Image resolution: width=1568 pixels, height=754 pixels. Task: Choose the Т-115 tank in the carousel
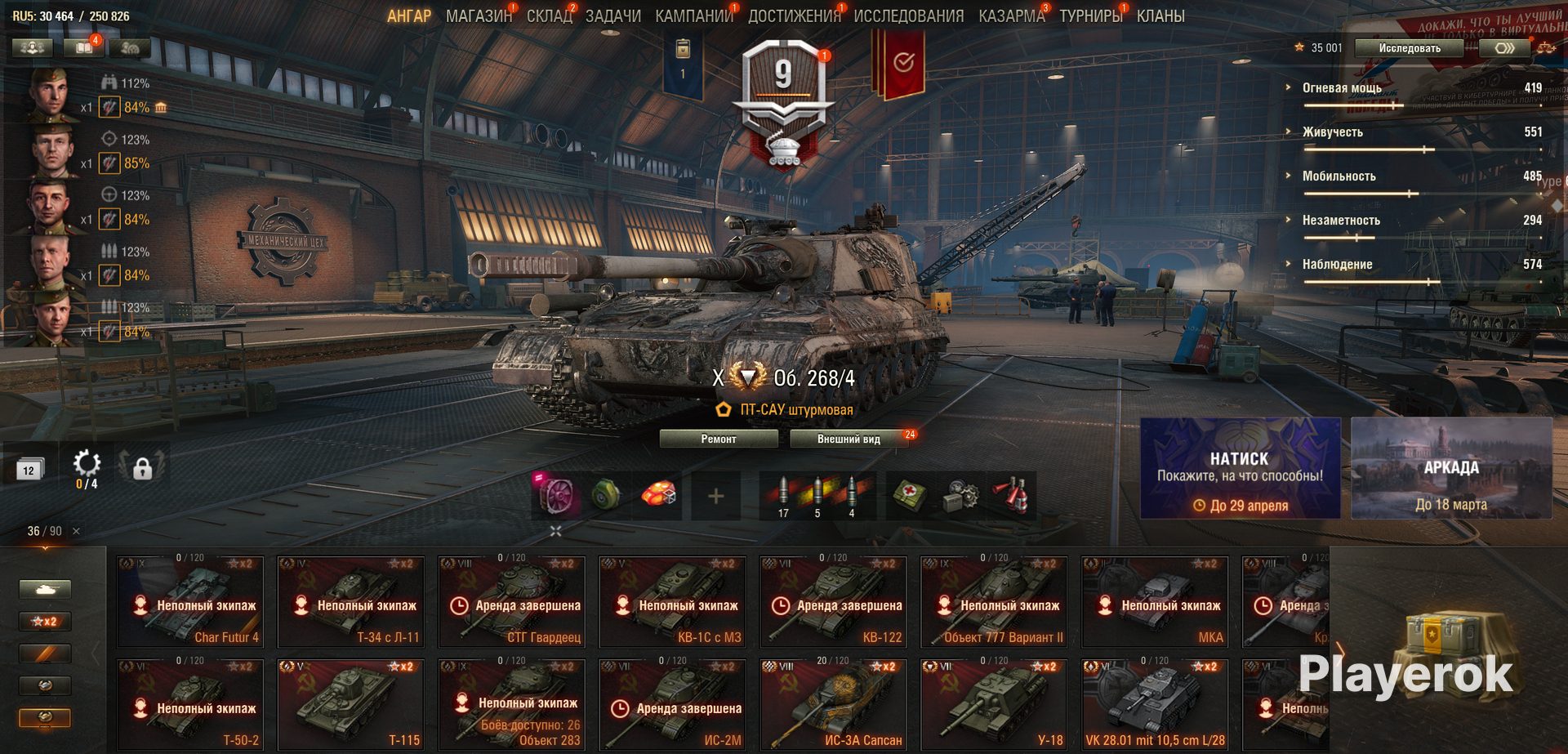tap(351, 705)
